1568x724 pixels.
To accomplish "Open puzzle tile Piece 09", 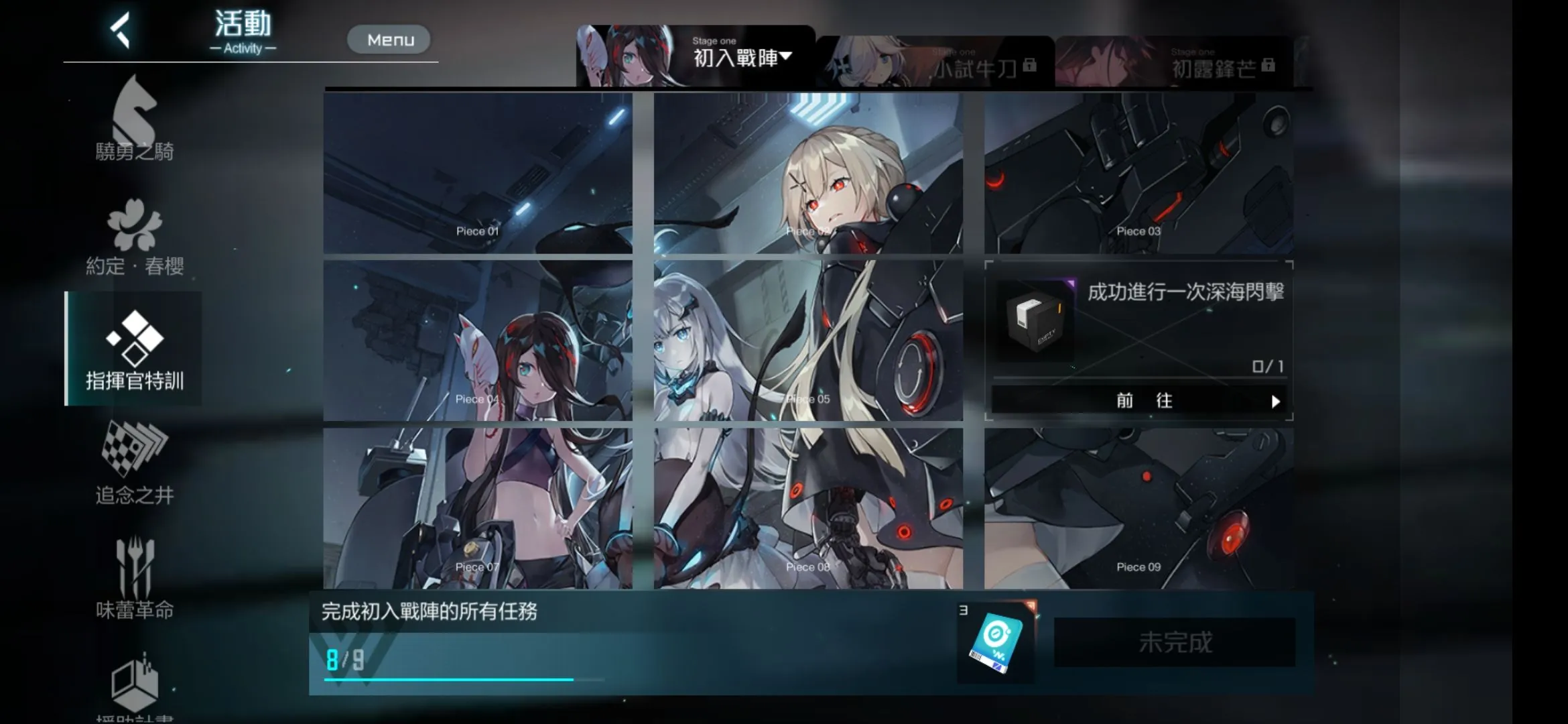I will [1138, 508].
